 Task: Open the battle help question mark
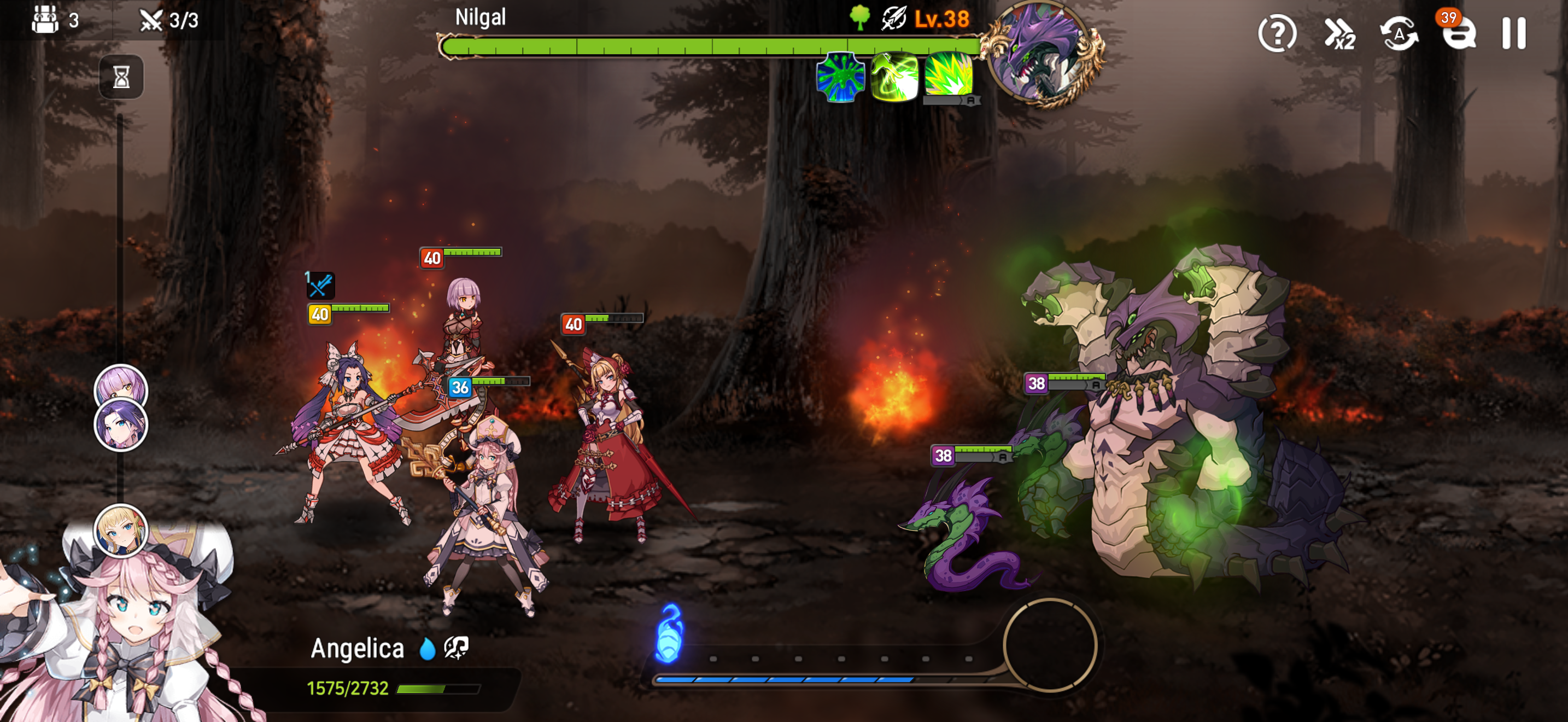pyautogui.click(x=1277, y=33)
